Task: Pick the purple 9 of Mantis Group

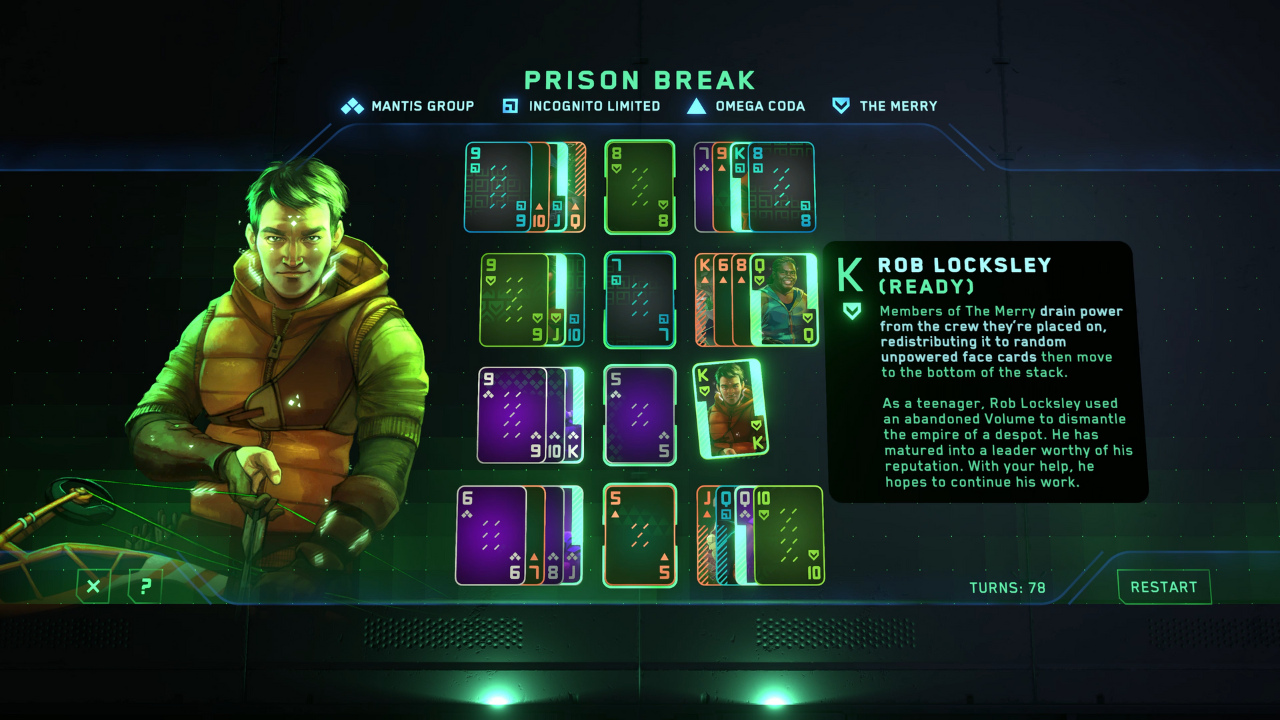Action: click(x=511, y=415)
